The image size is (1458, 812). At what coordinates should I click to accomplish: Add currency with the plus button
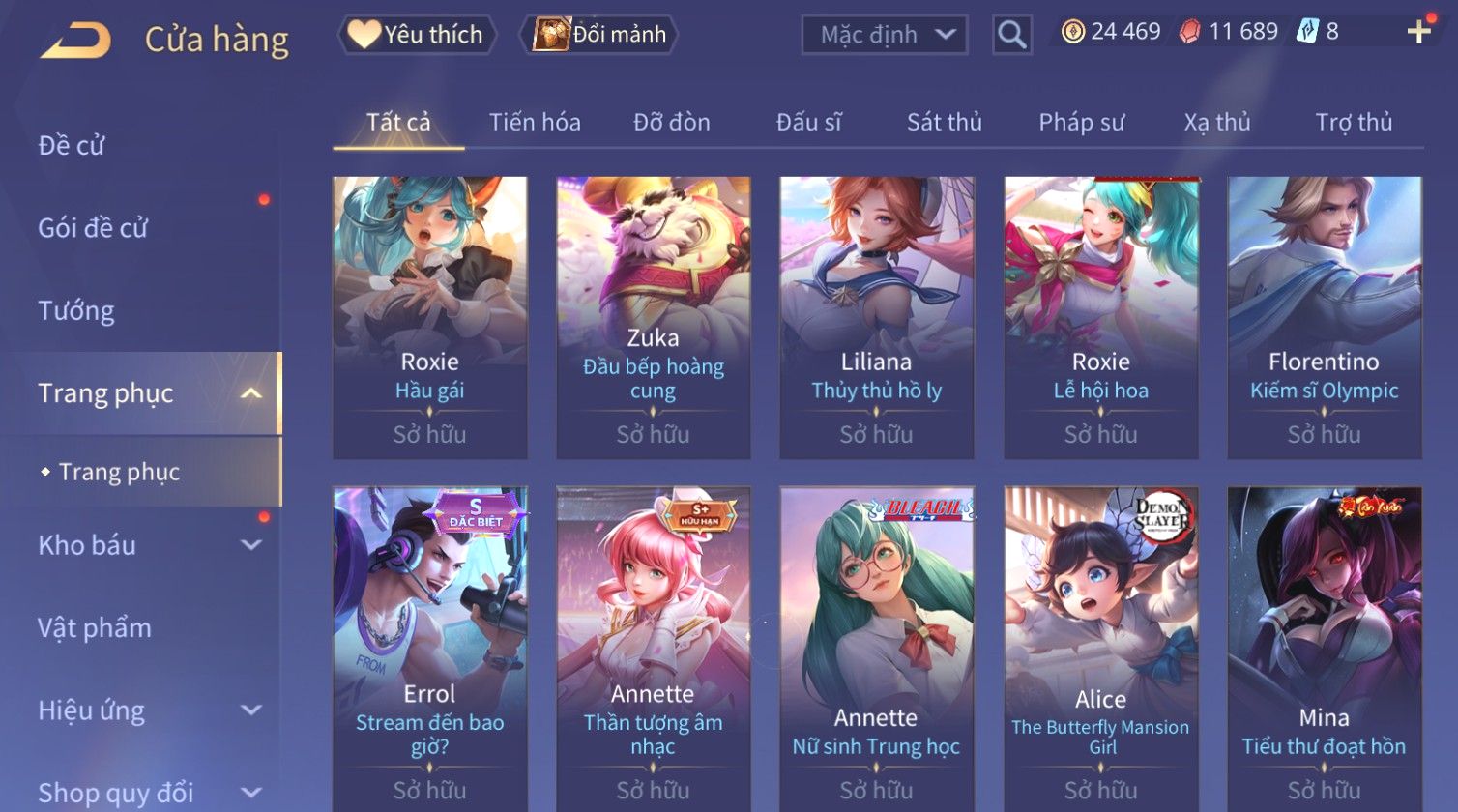(1418, 32)
